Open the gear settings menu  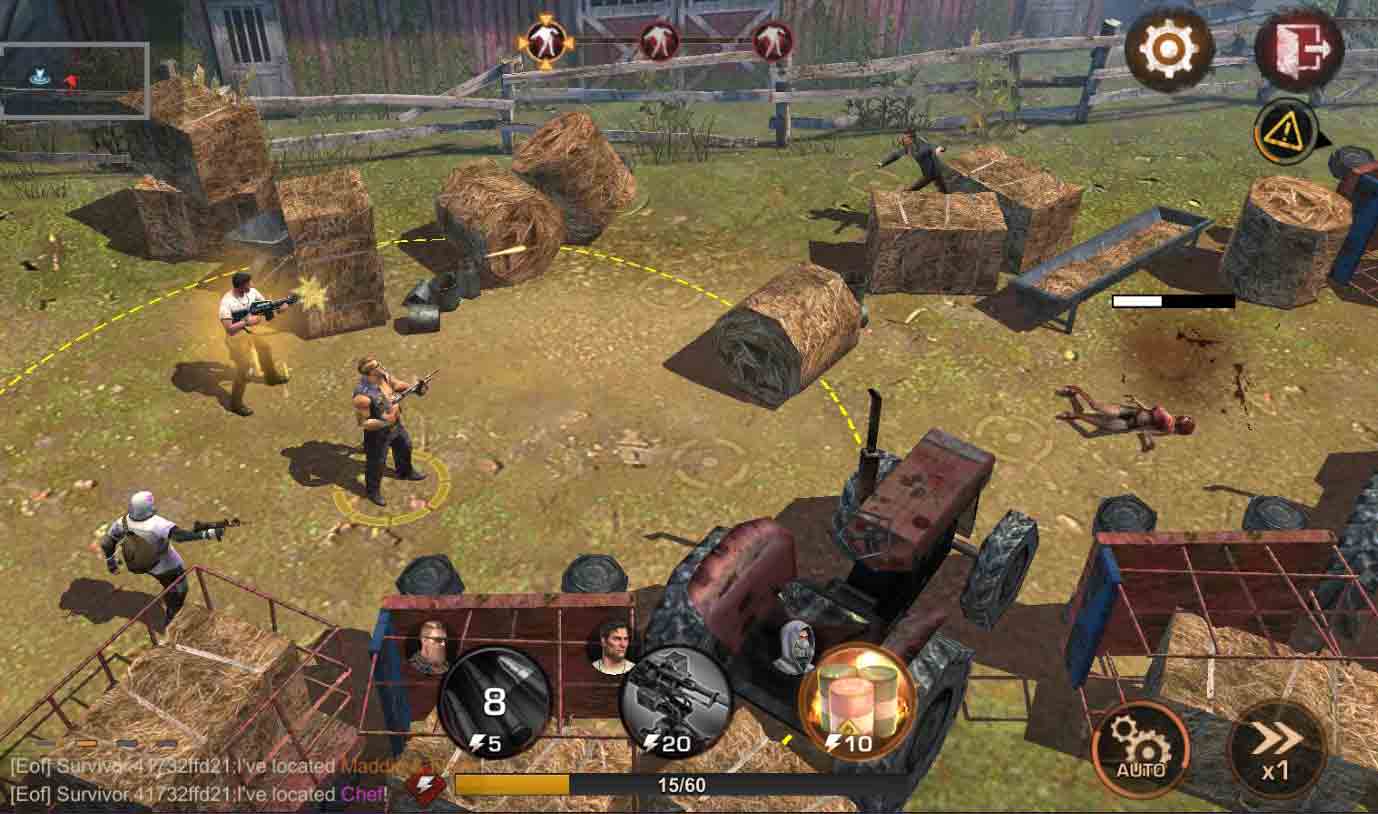point(1168,48)
